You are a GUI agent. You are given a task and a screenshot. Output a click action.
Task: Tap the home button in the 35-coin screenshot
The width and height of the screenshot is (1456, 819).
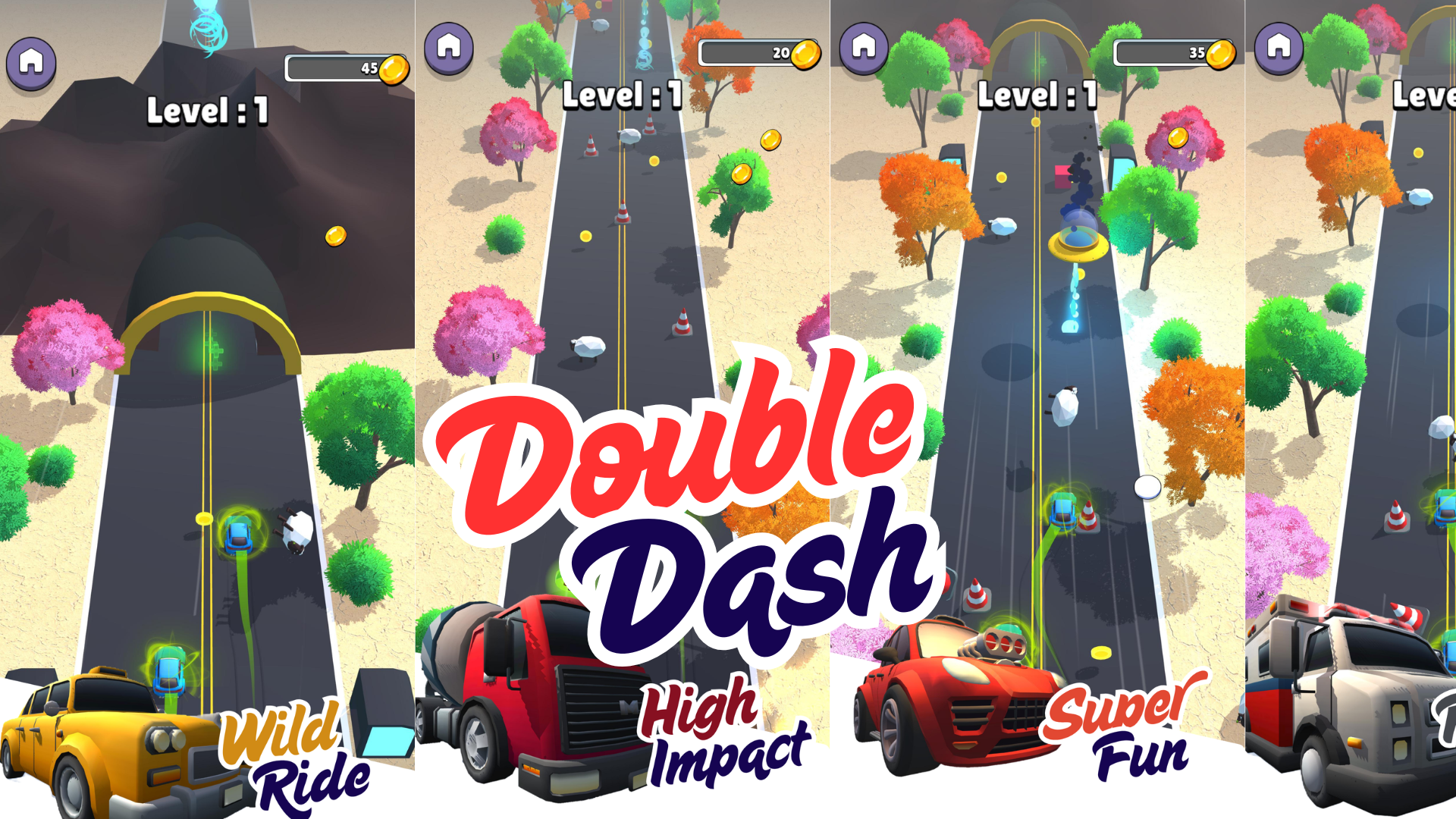[x=864, y=47]
